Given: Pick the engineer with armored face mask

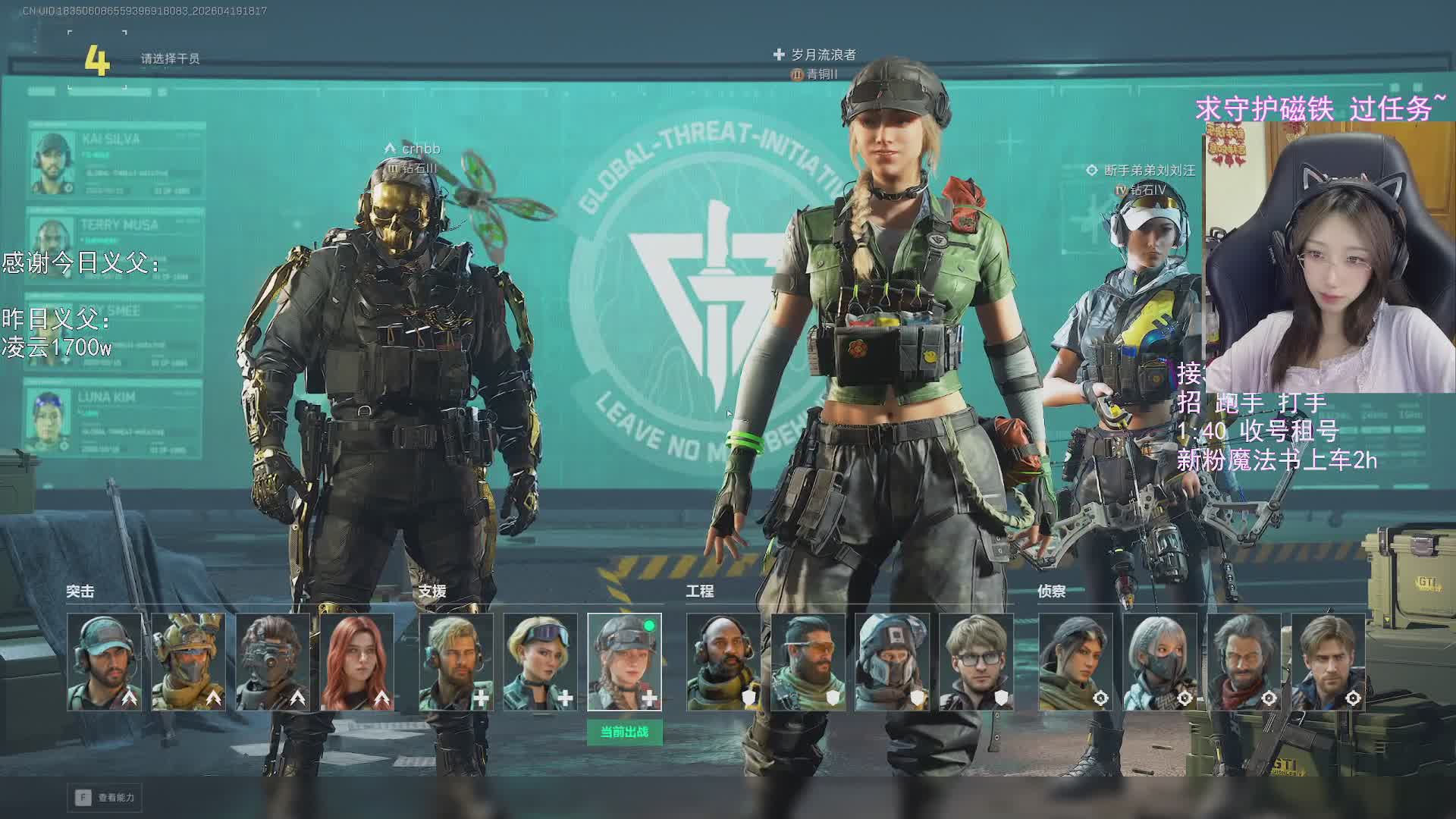Looking at the screenshot, I should click(893, 661).
